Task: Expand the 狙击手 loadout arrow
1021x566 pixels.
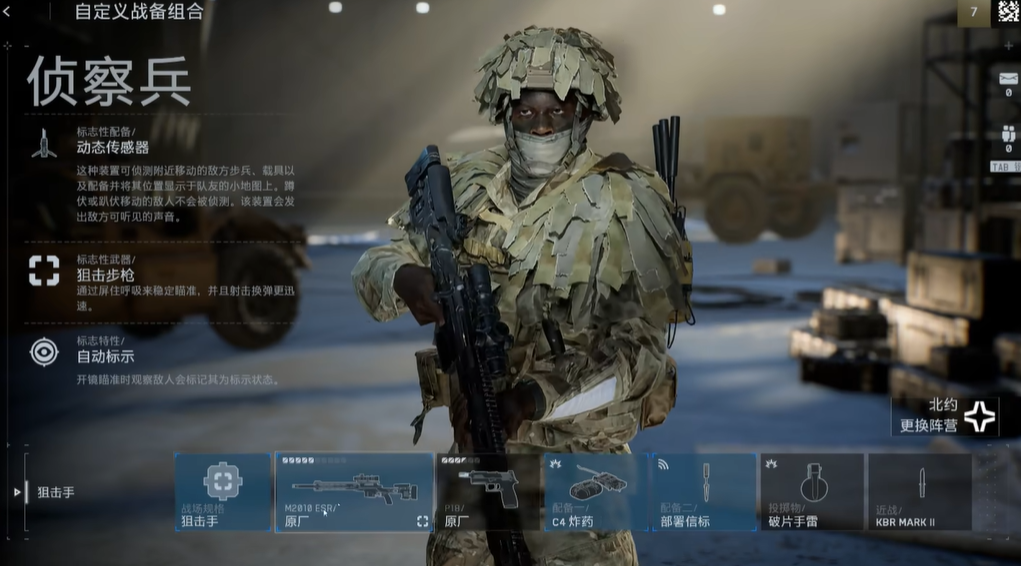Action: [17, 492]
